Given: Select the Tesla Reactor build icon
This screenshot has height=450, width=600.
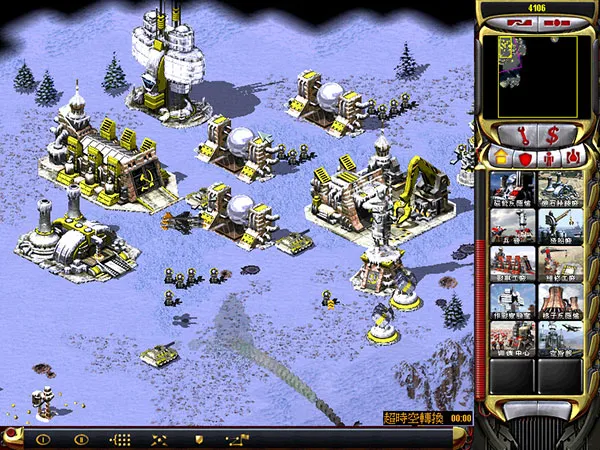Looking at the screenshot, I should [x=513, y=188].
